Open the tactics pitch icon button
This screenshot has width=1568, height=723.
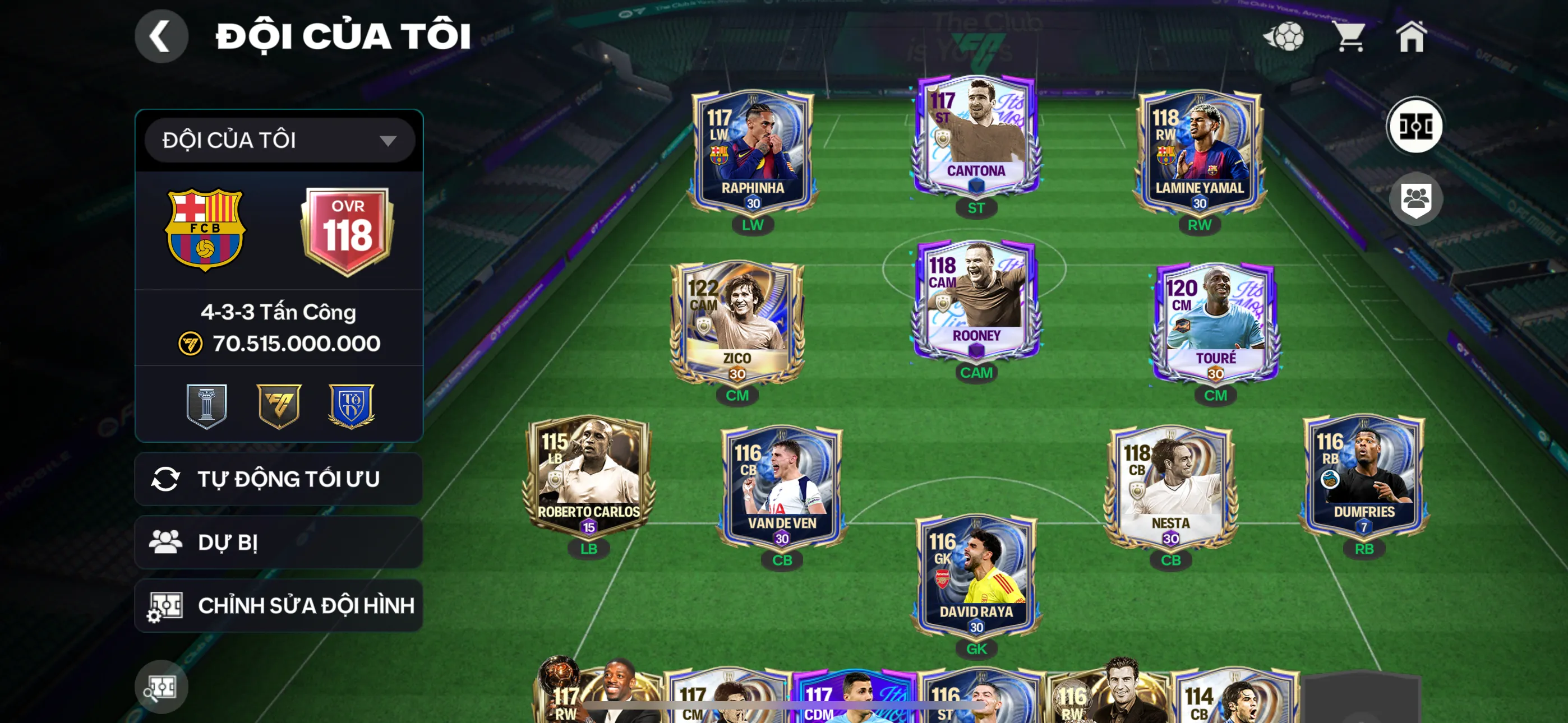[x=1414, y=126]
